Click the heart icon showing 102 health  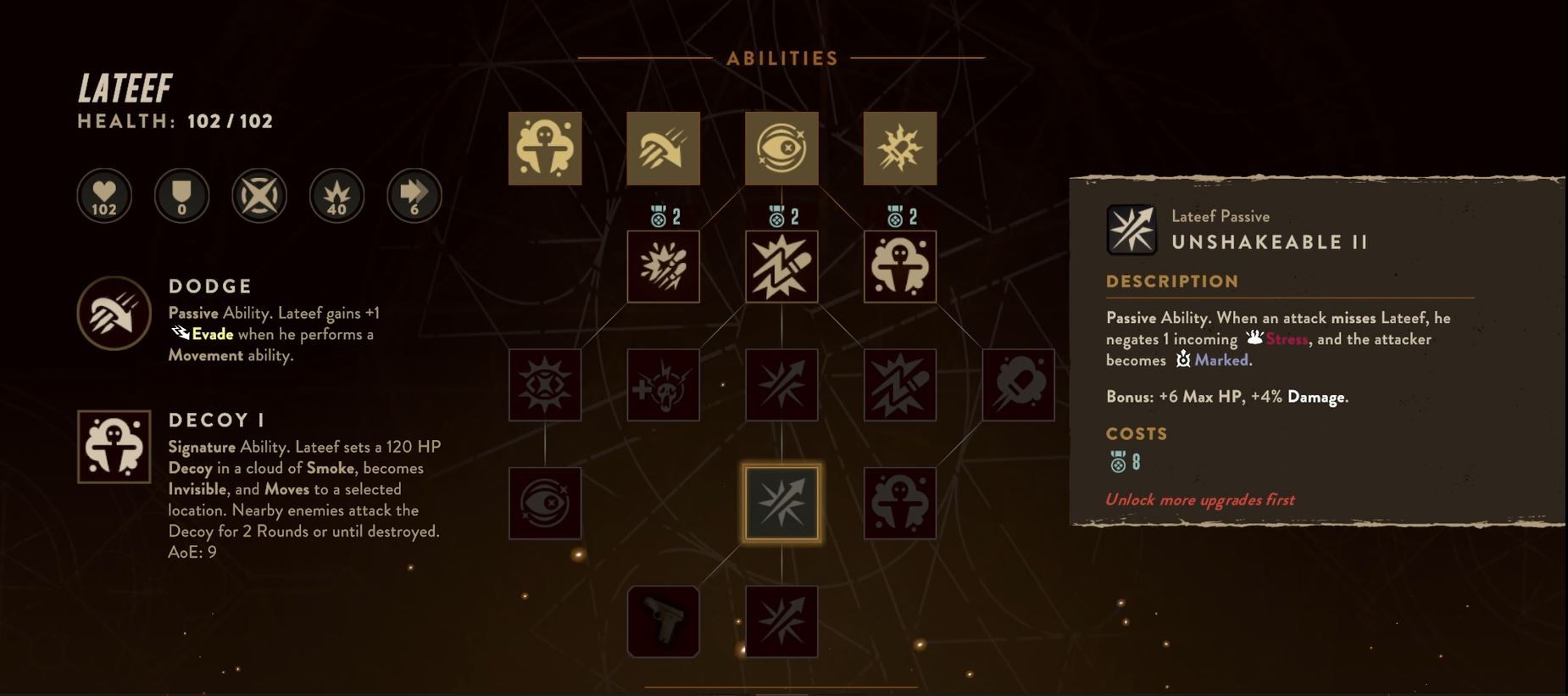point(103,195)
